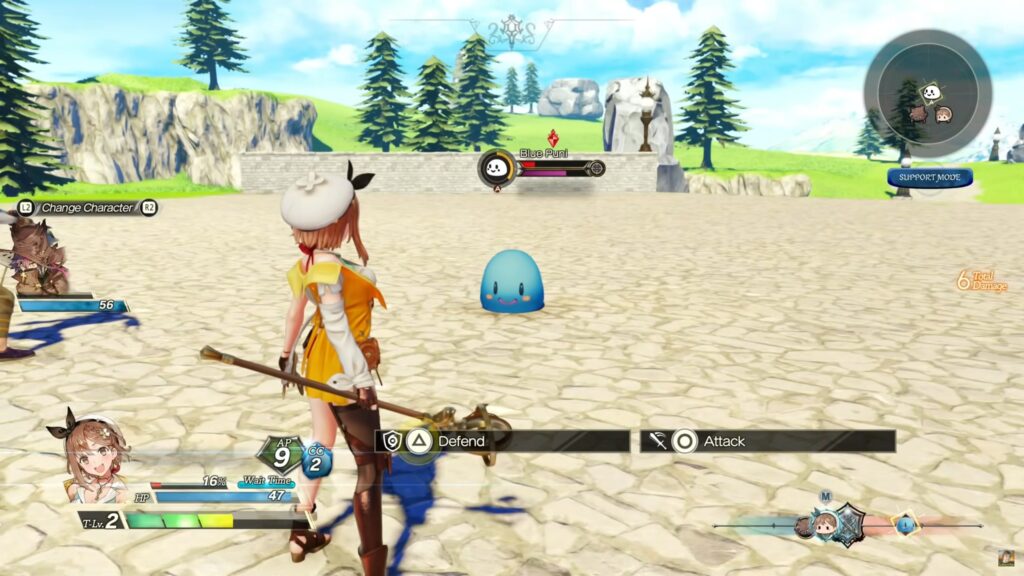Screen dimensions: 1024x576
Task: Click the Change Character label
Action: 87,208
